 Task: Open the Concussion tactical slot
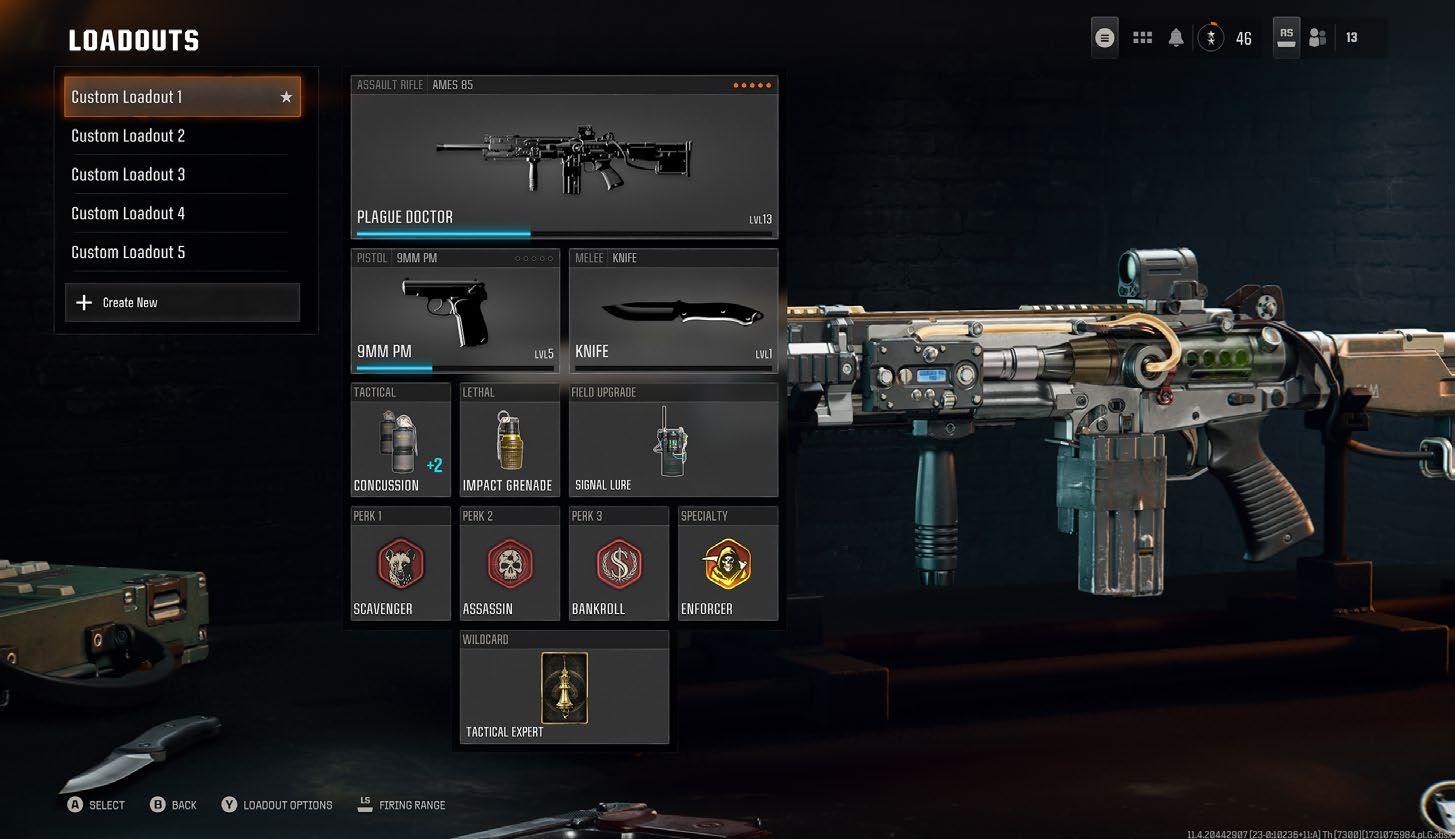pos(400,440)
